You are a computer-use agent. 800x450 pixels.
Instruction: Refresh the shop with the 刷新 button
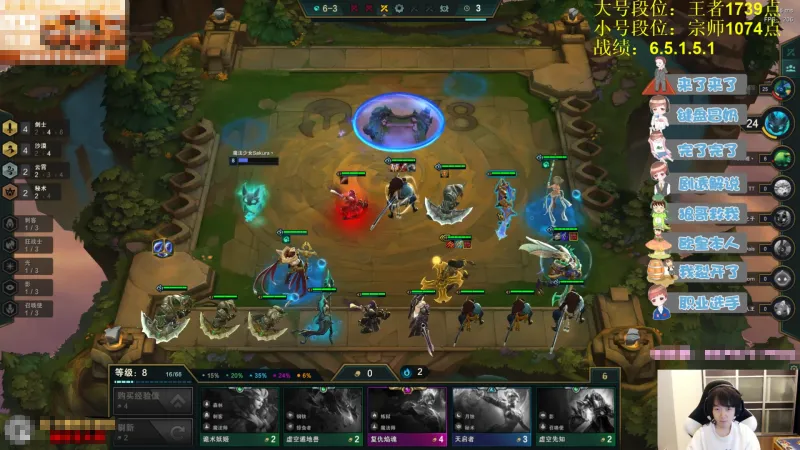click(151, 431)
